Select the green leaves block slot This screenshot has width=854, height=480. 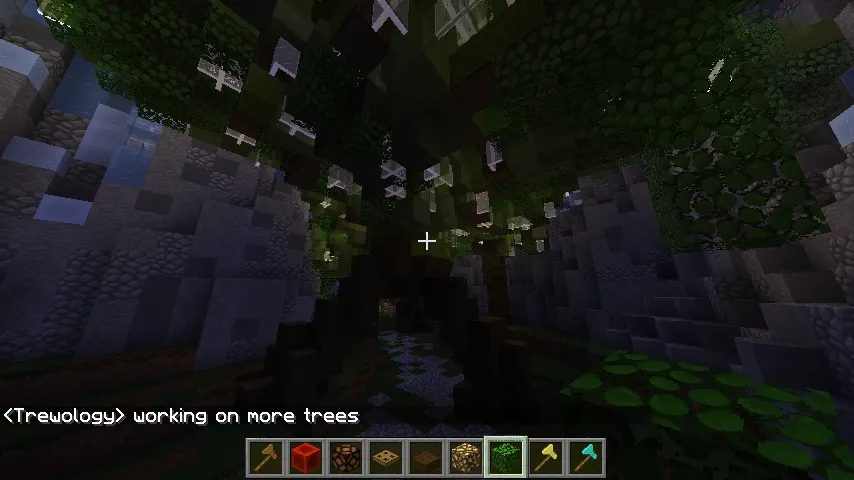tap(506, 457)
